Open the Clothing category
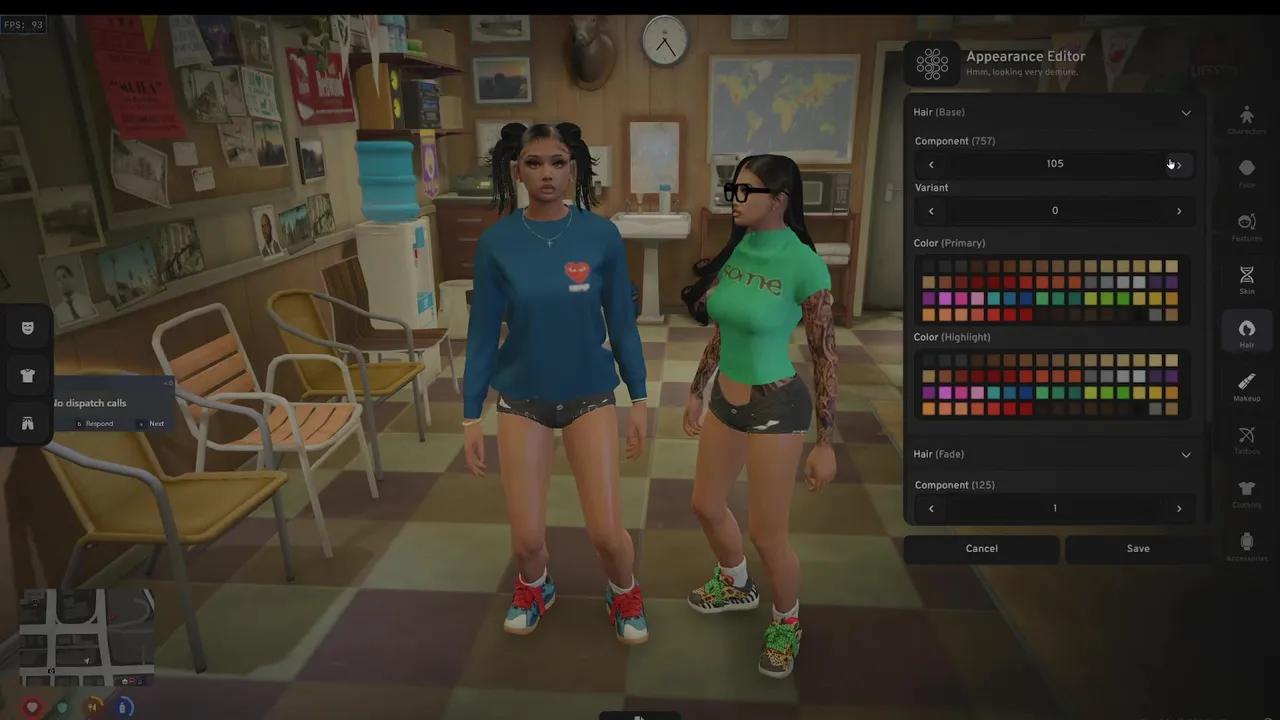The width and height of the screenshot is (1280, 720). (1247, 494)
